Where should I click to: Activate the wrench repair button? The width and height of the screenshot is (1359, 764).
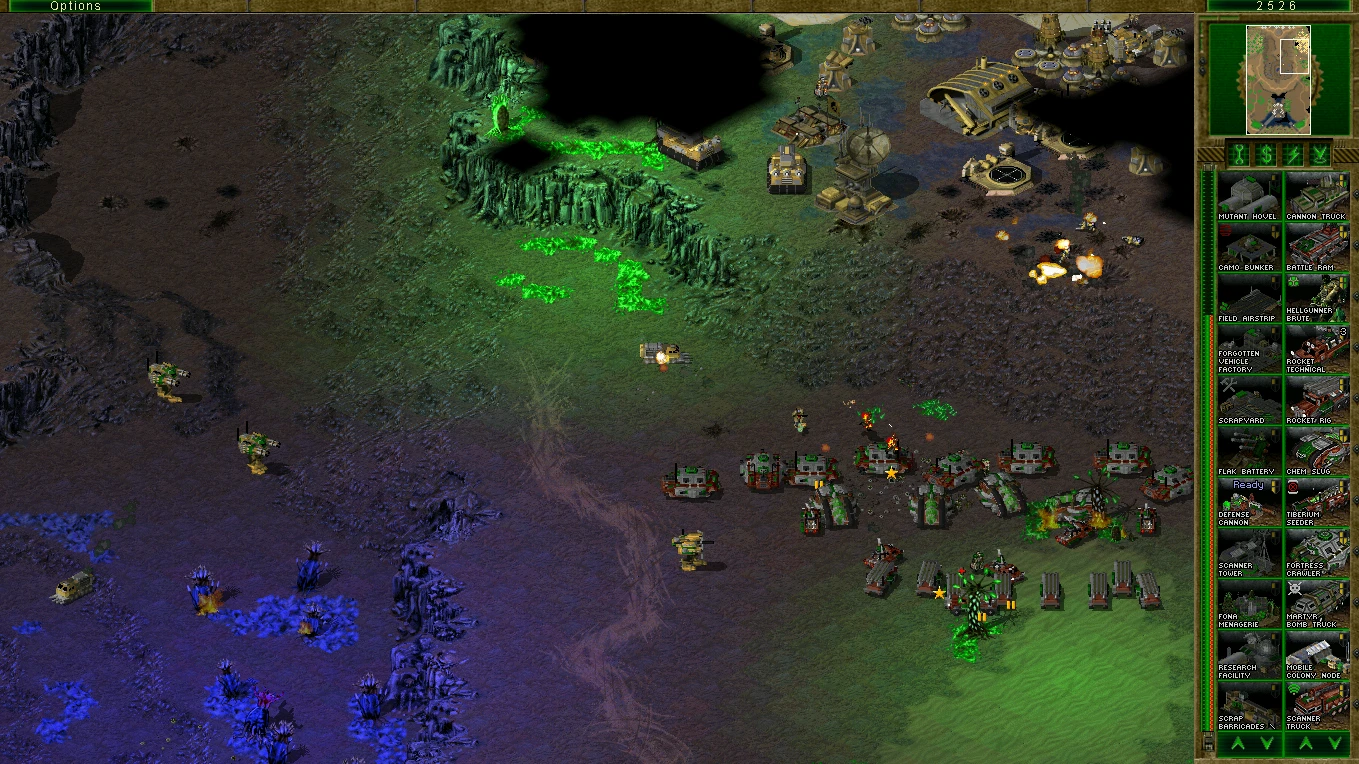(x=1238, y=154)
